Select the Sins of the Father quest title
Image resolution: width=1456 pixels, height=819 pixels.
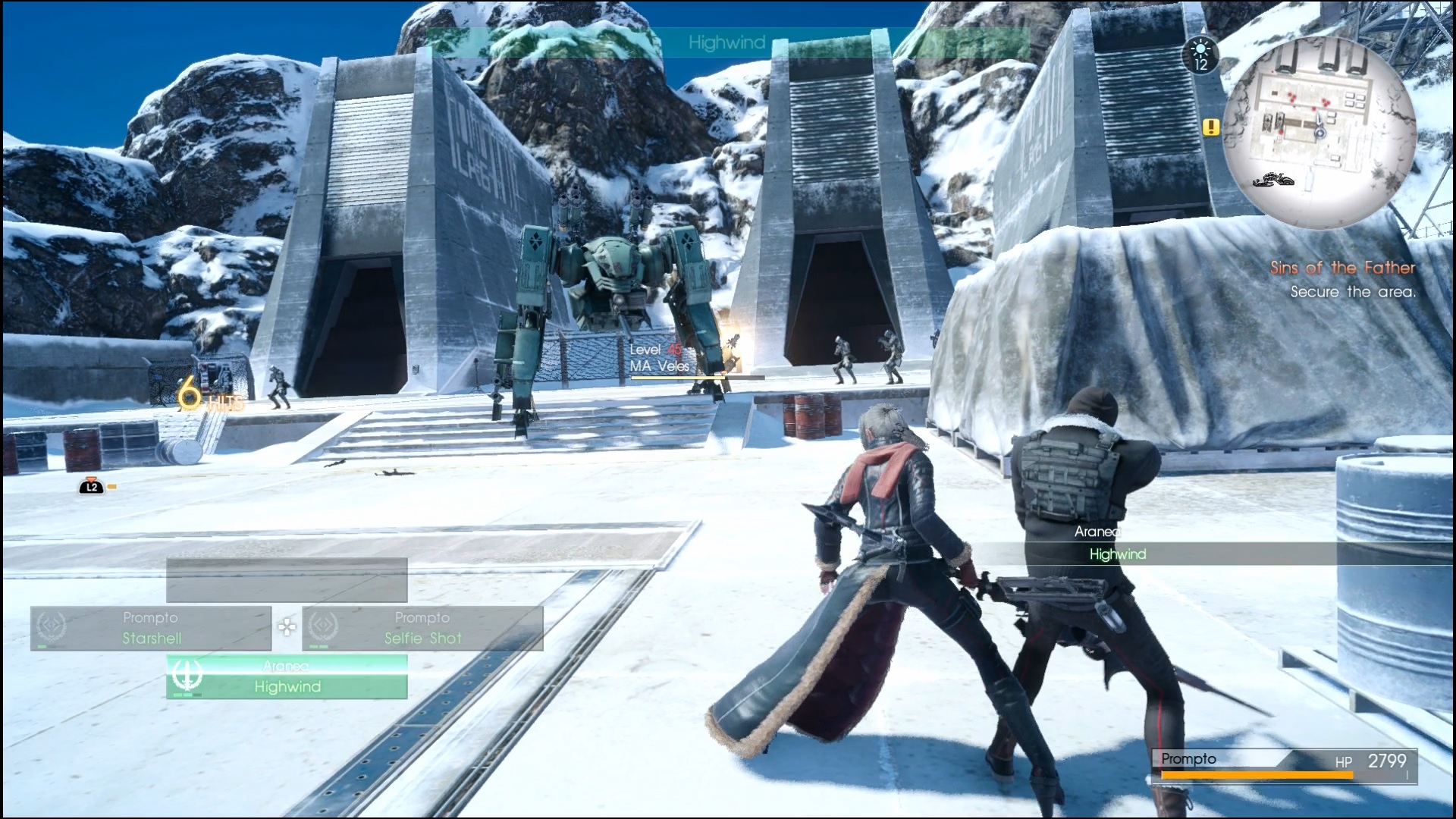(x=1341, y=267)
